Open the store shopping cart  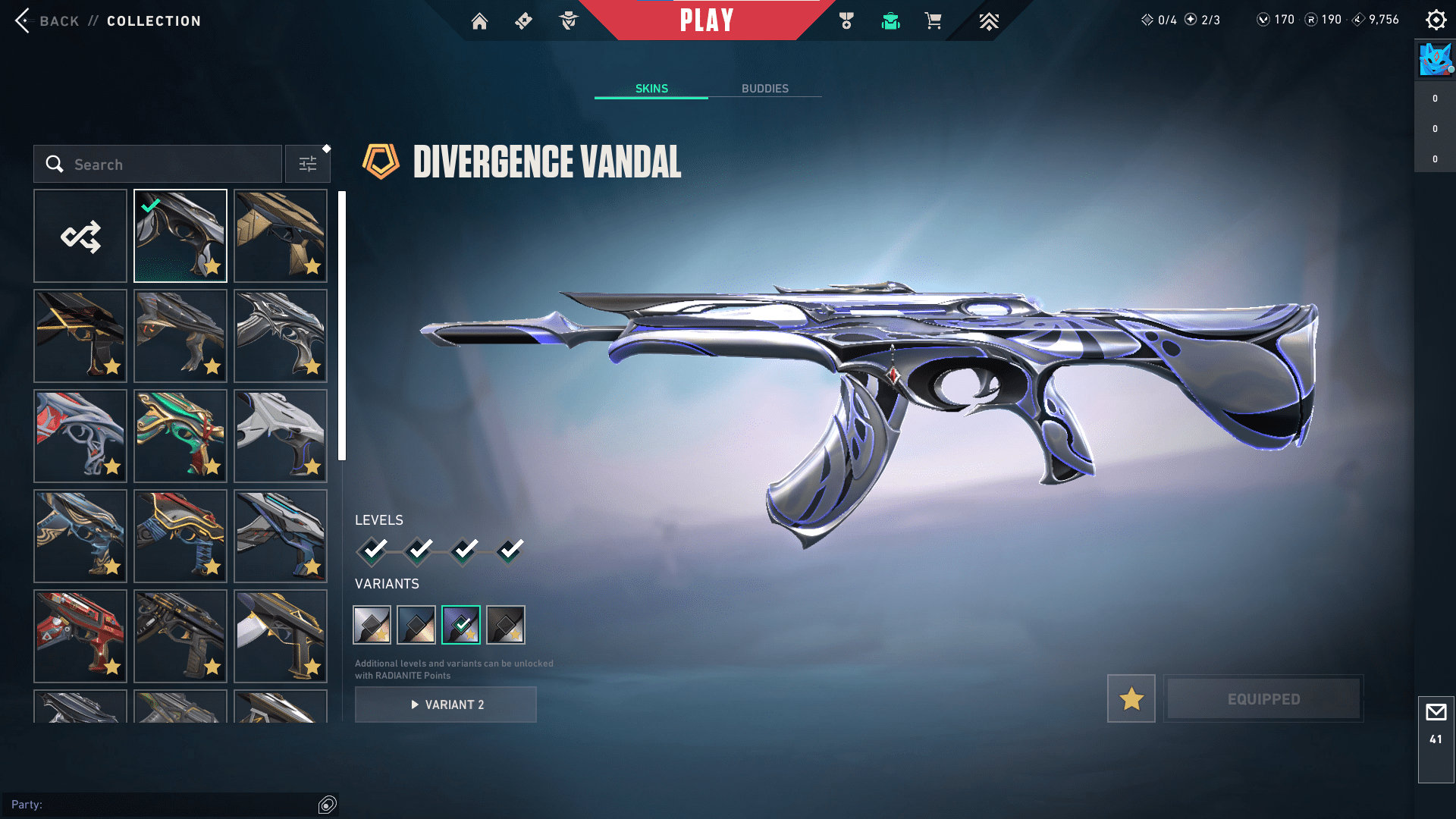click(933, 21)
